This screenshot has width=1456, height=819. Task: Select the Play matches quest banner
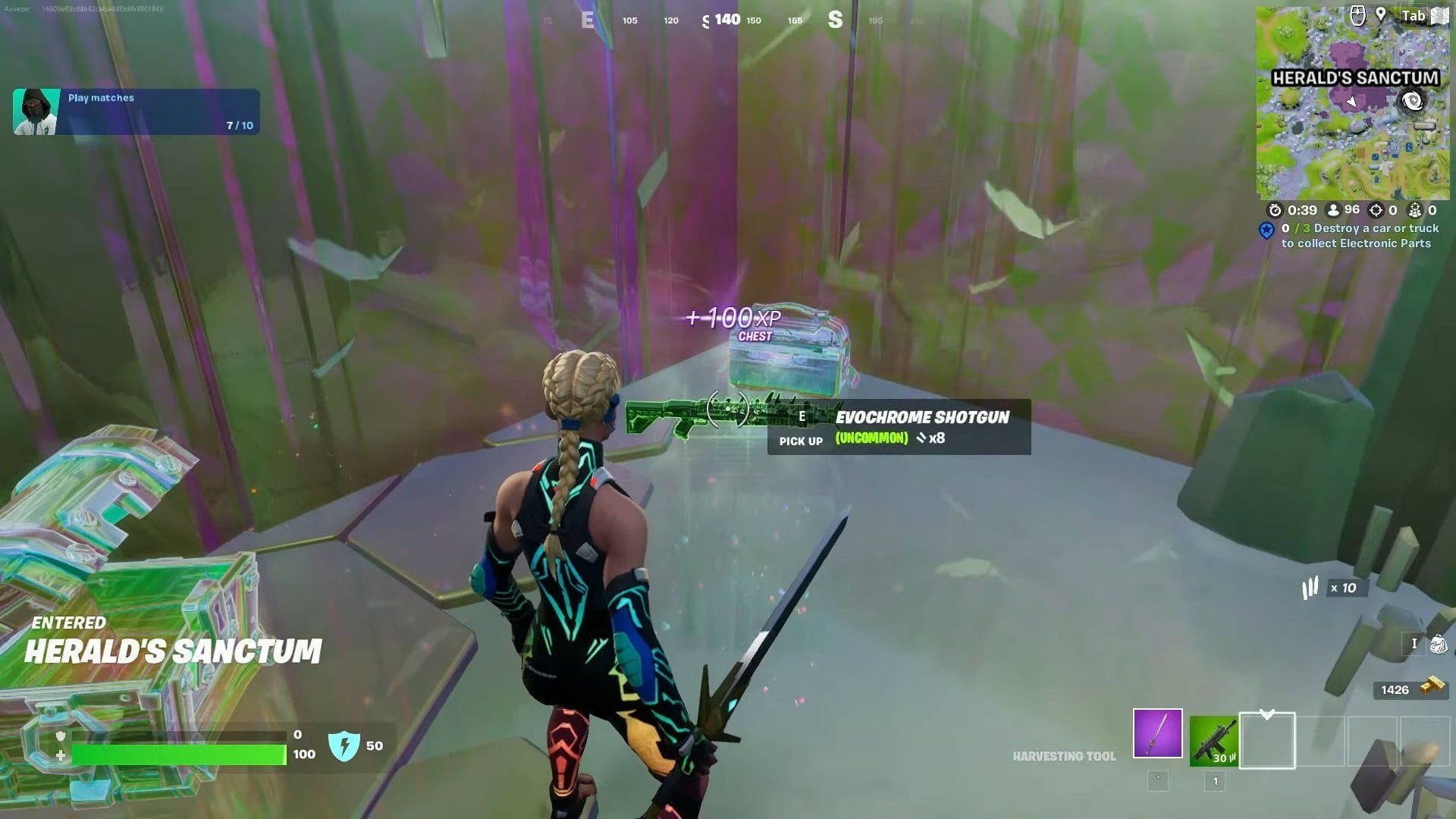136,111
